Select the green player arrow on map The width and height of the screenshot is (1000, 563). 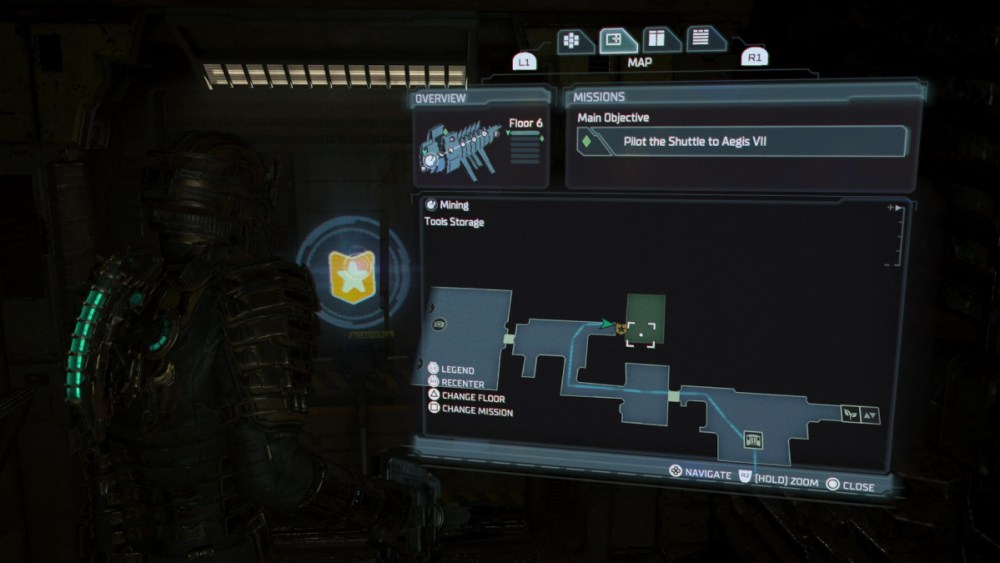pyautogui.click(x=607, y=323)
